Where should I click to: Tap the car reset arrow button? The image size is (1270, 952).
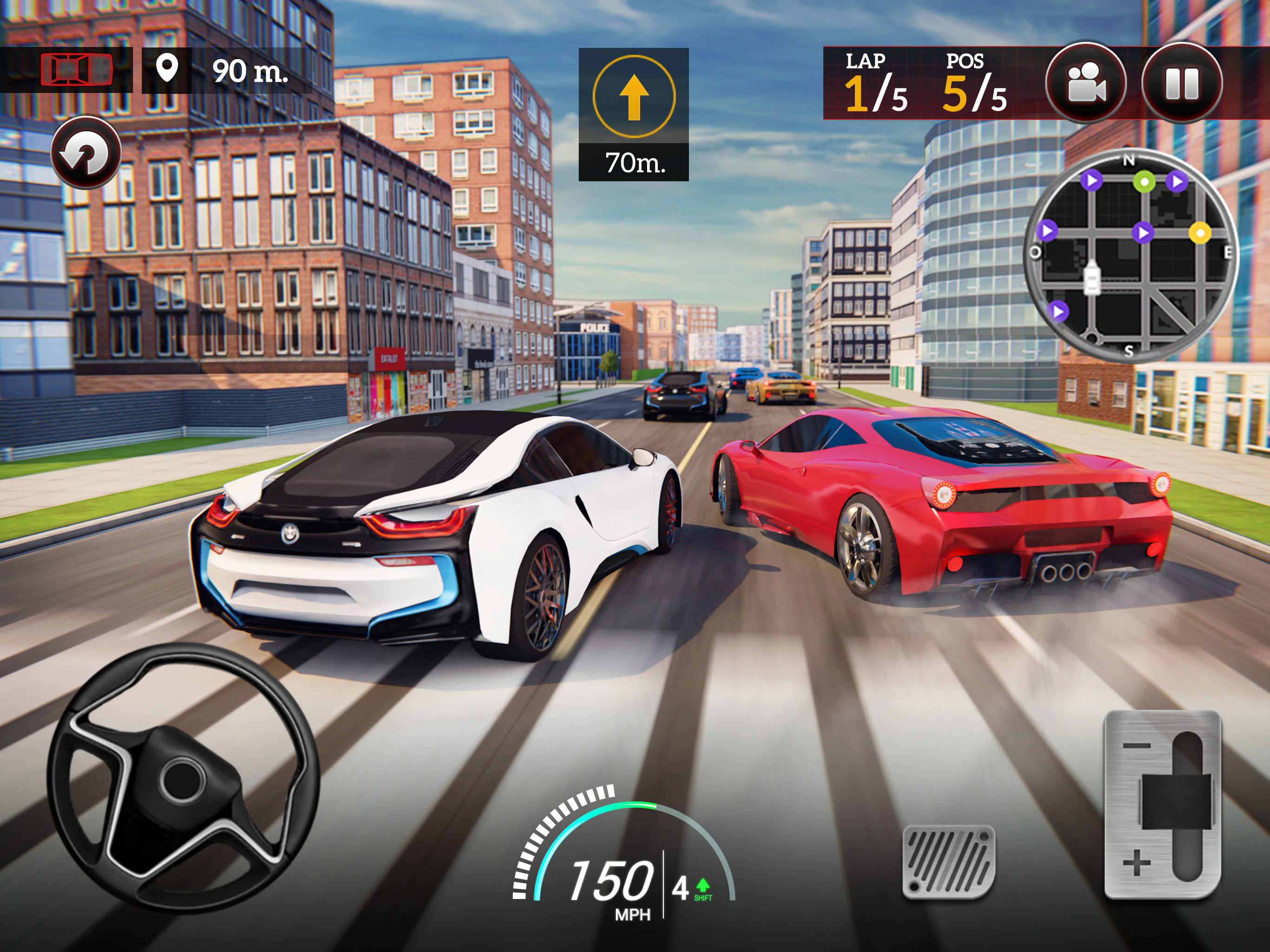86,153
